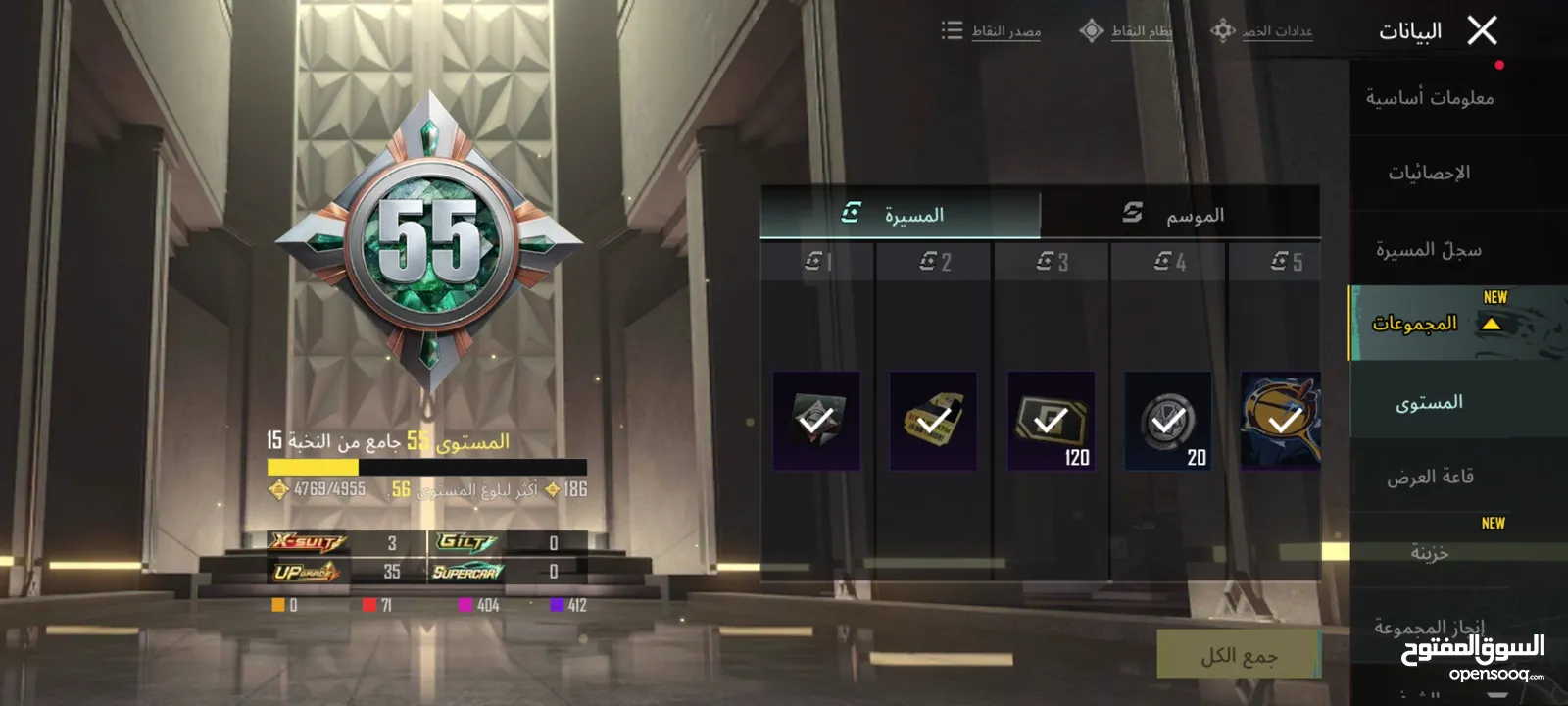Screen dimensions: 1568x706
Task: Collapse the المجموعات collections menu
Action: [1491, 324]
